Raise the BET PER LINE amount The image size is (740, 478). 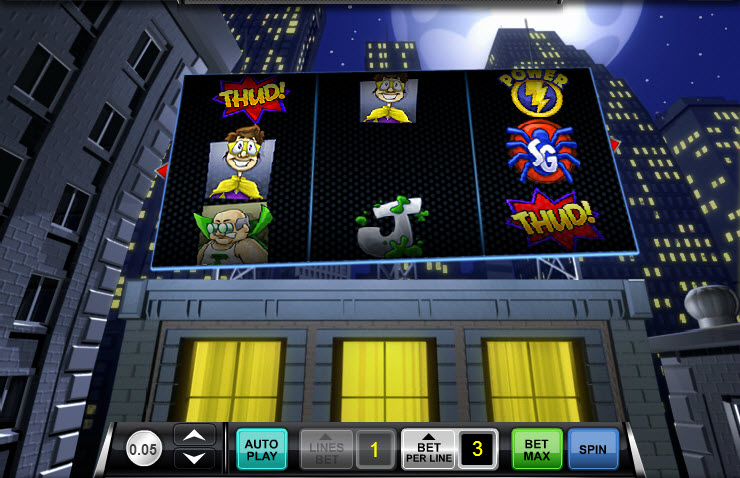pos(428,449)
